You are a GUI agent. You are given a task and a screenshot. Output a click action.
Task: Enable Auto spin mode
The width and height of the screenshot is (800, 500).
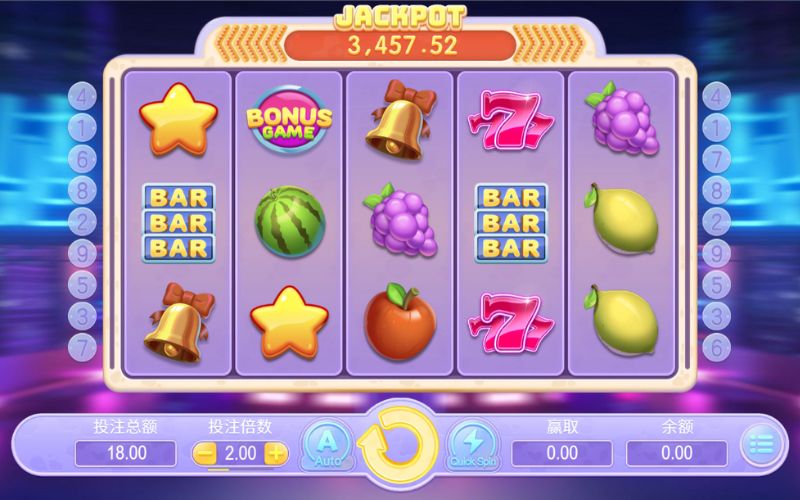pyautogui.click(x=327, y=444)
